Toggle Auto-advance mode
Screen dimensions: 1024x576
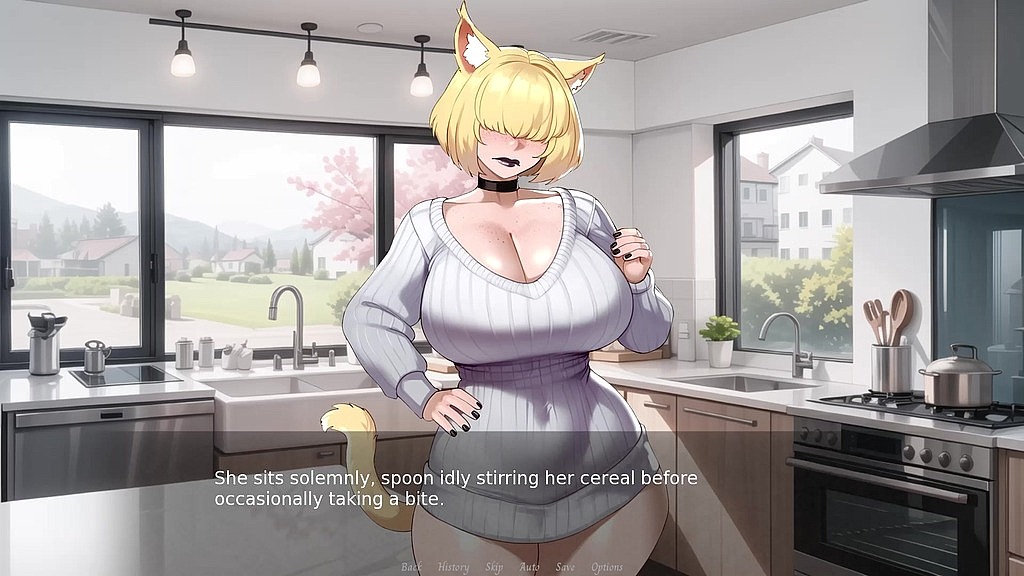click(x=530, y=567)
